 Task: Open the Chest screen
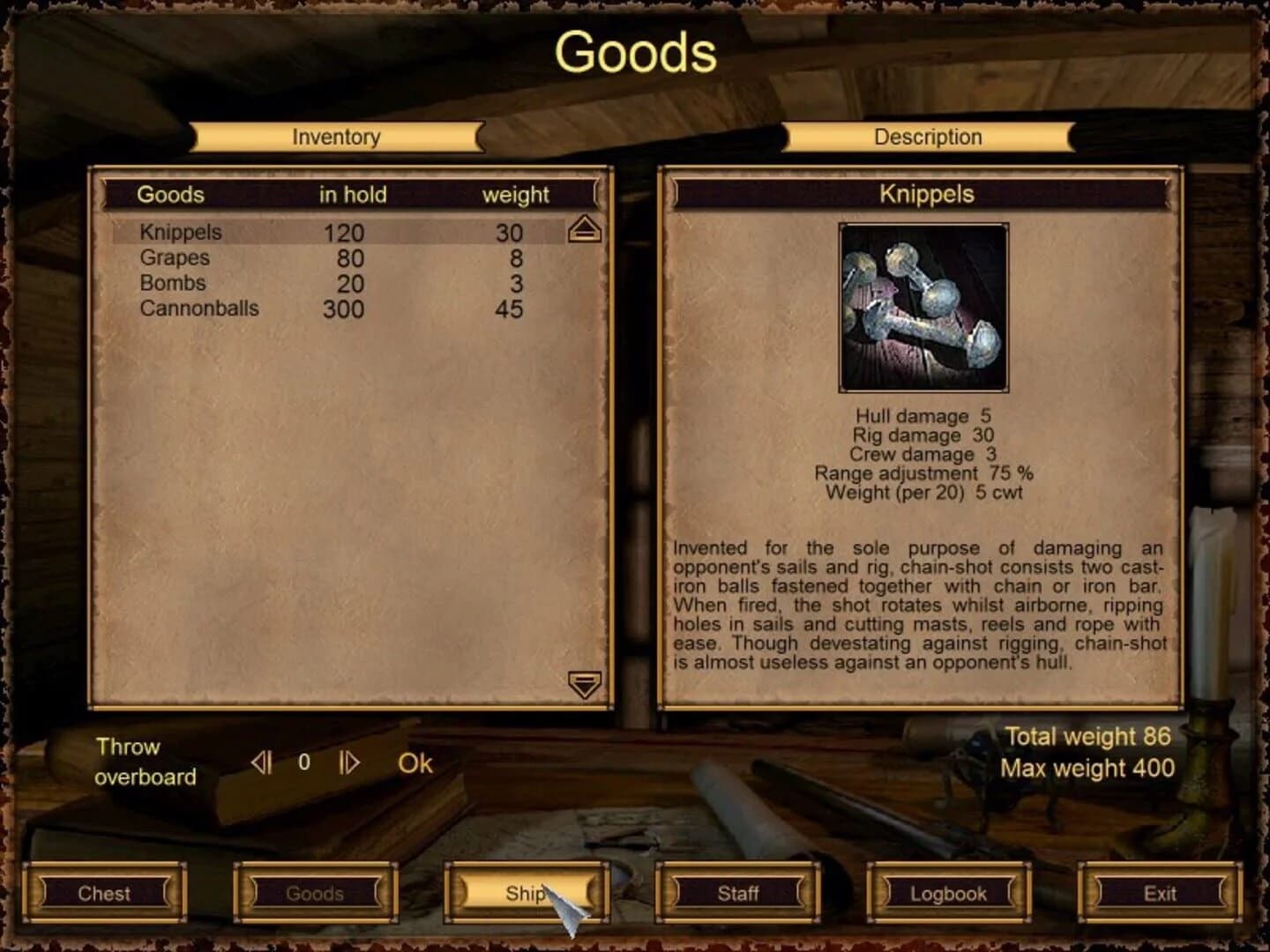click(105, 893)
